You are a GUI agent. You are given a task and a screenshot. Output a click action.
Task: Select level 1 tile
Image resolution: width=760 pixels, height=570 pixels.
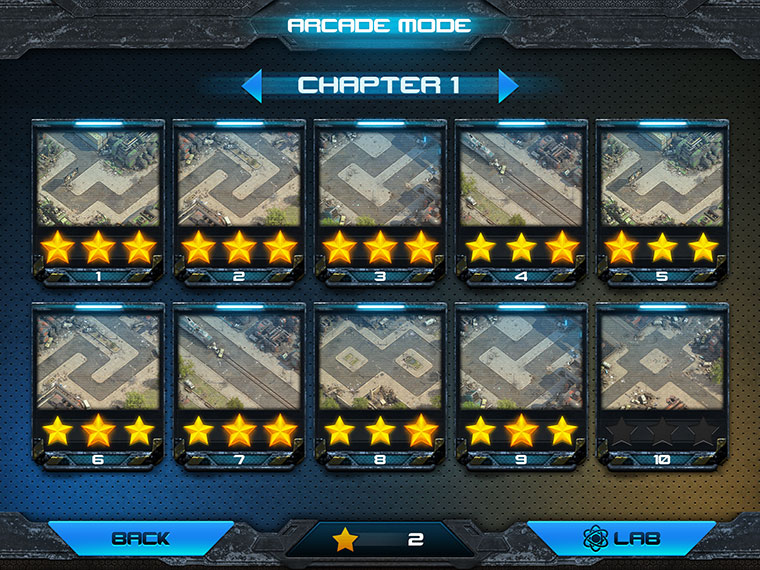click(98, 201)
